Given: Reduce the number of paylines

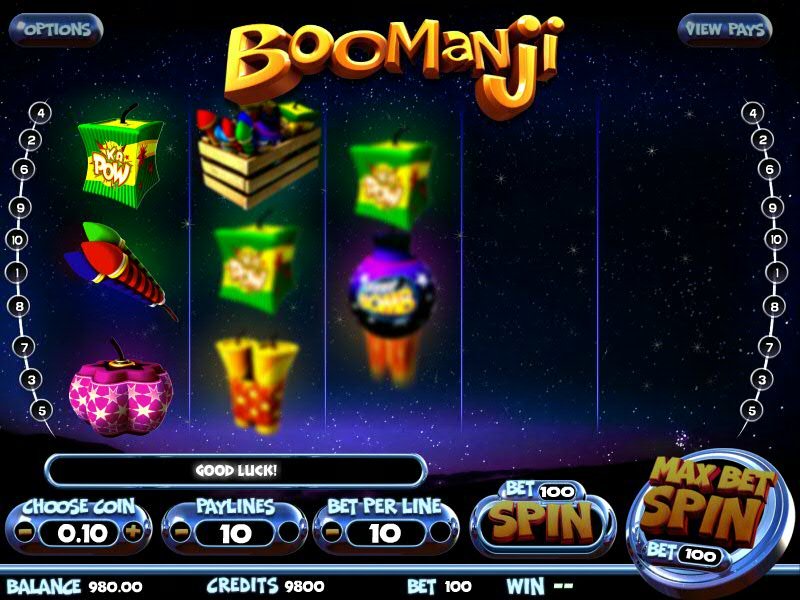Looking at the screenshot, I should (x=182, y=533).
